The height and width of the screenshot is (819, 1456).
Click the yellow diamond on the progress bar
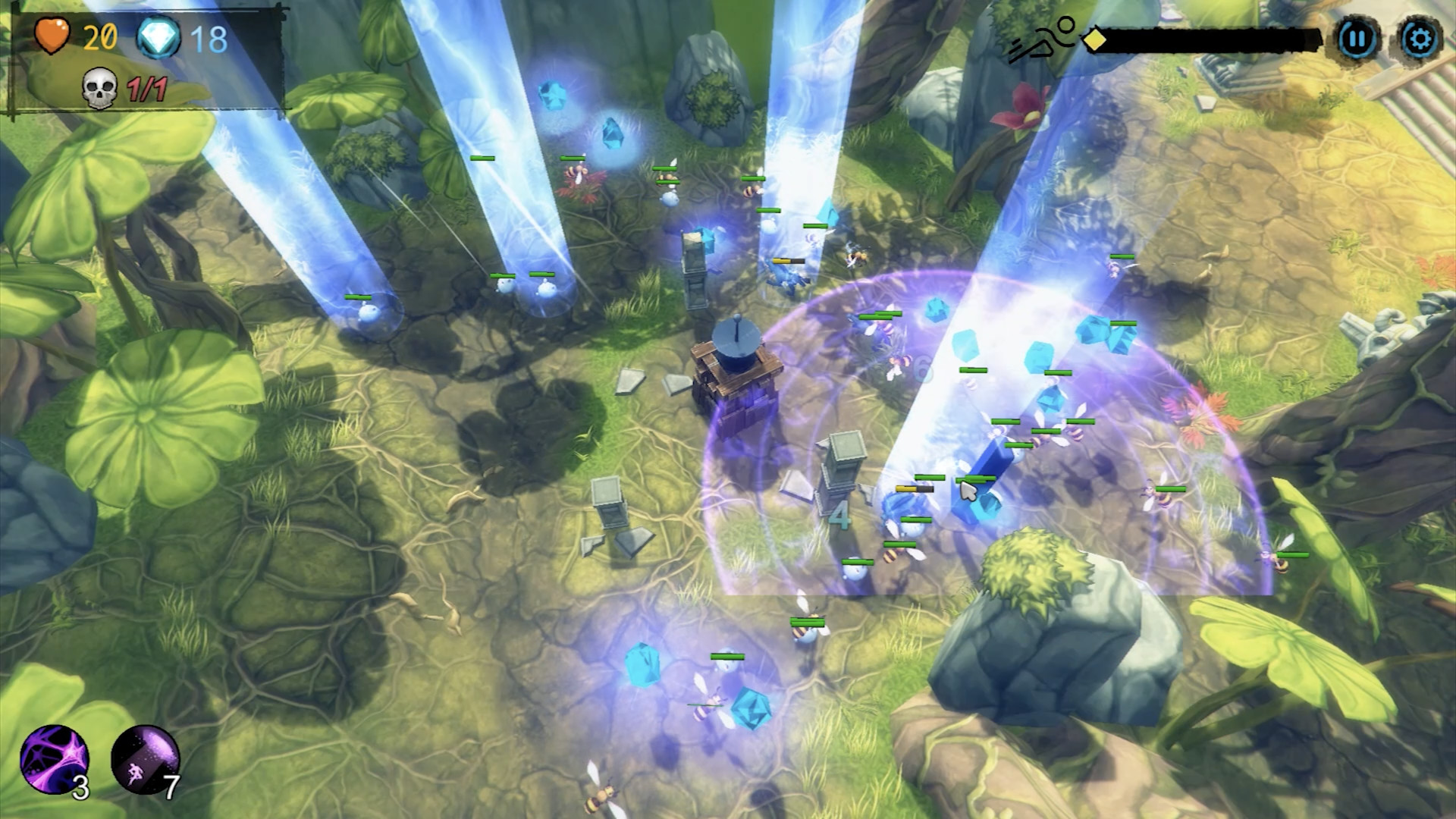click(x=1093, y=39)
